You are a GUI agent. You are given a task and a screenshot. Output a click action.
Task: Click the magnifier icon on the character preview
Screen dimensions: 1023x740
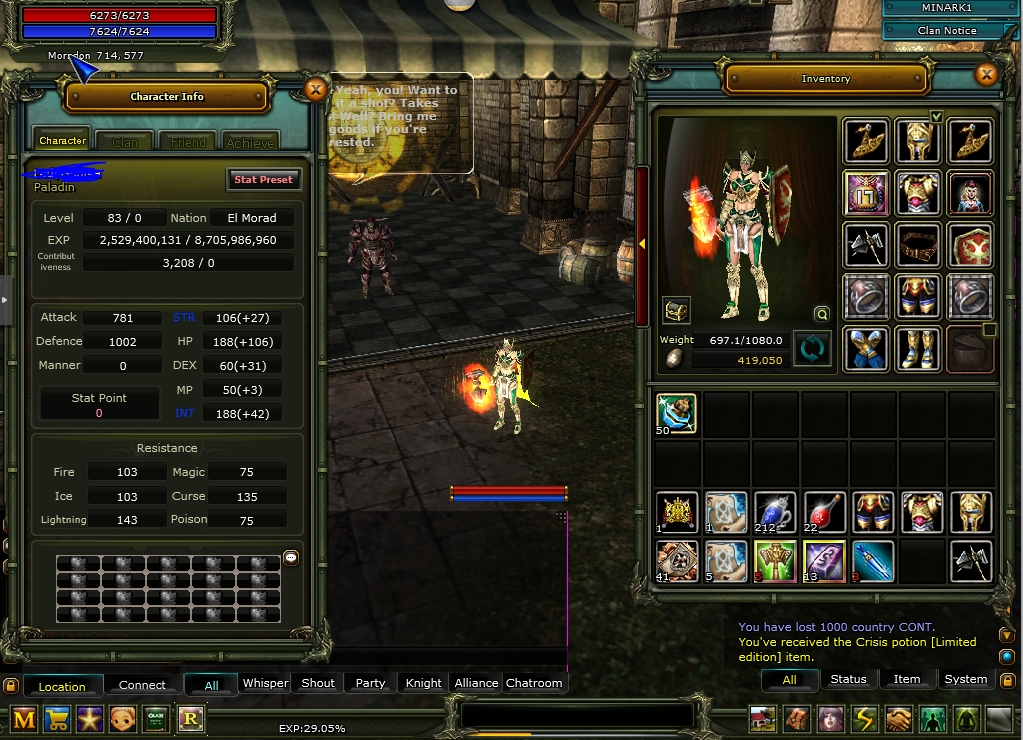coord(822,313)
